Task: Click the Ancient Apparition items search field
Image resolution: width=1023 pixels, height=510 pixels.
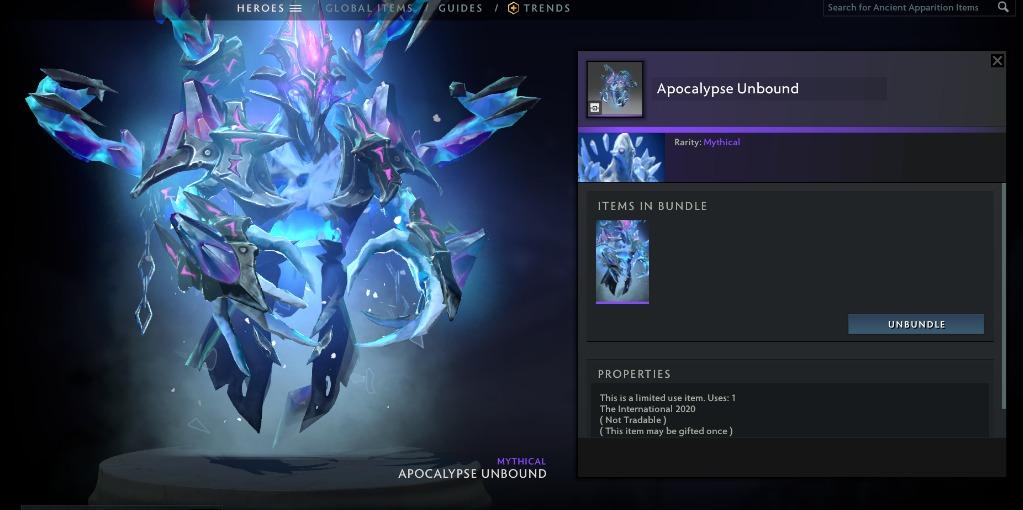Action: (905, 8)
